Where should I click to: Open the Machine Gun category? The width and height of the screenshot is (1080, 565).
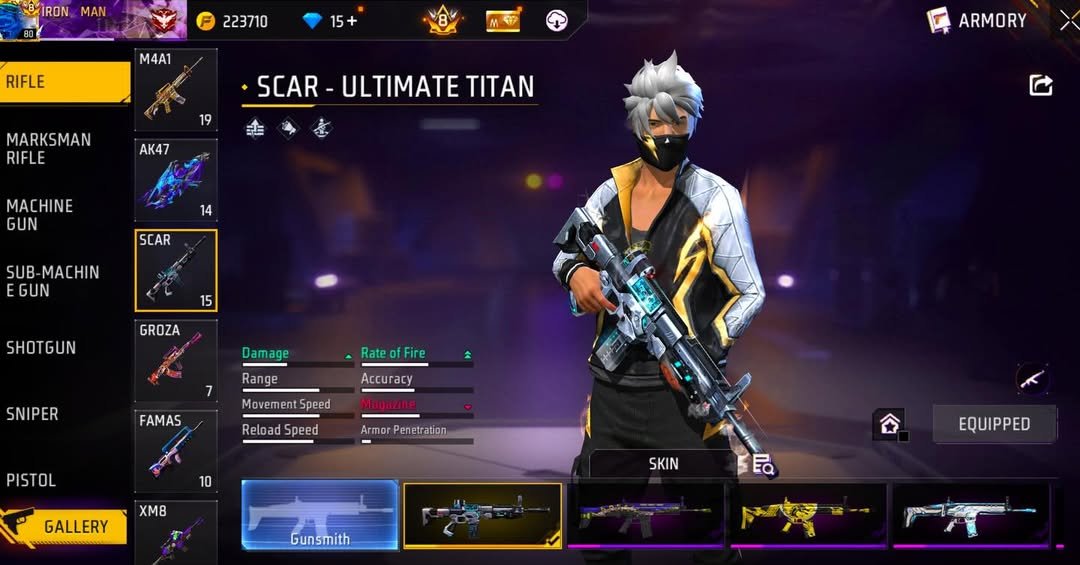pos(40,214)
